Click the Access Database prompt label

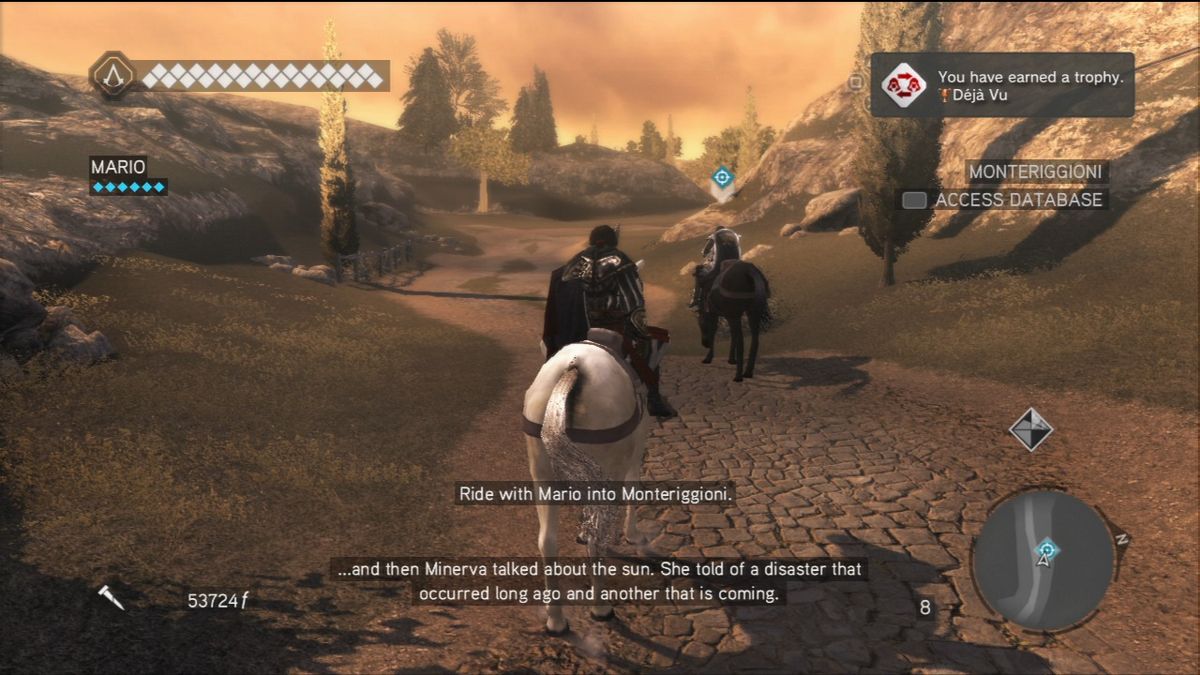coord(1017,200)
